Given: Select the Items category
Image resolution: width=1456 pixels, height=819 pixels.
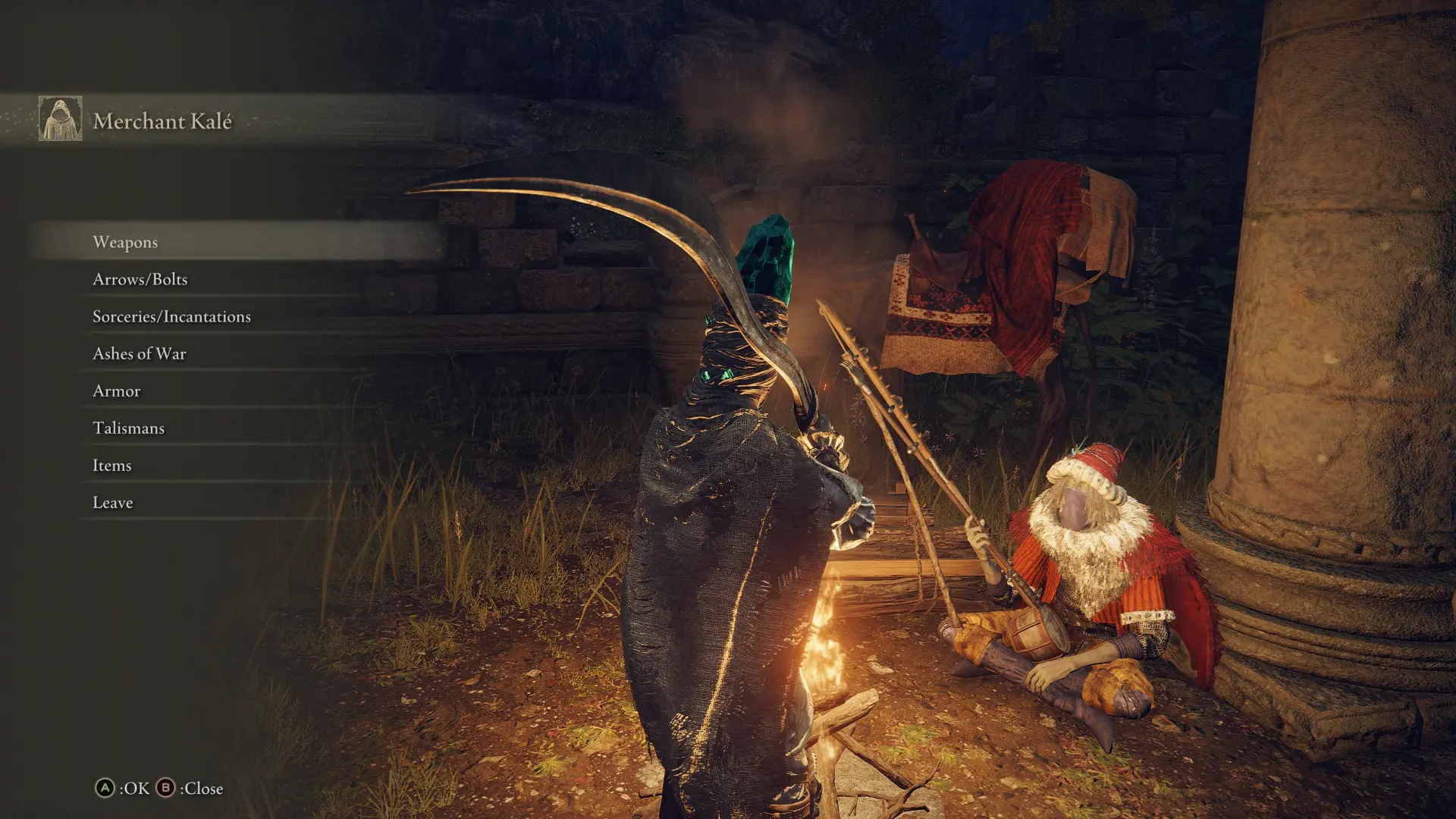Looking at the screenshot, I should (x=112, y=465).
